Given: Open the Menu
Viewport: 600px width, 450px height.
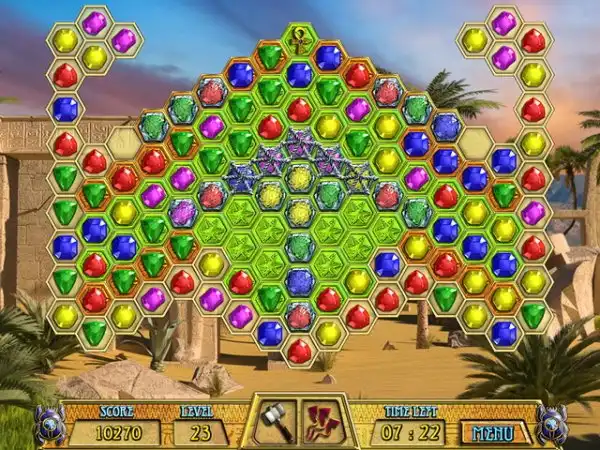Looking at the screenshot, I should click(493, 432).
